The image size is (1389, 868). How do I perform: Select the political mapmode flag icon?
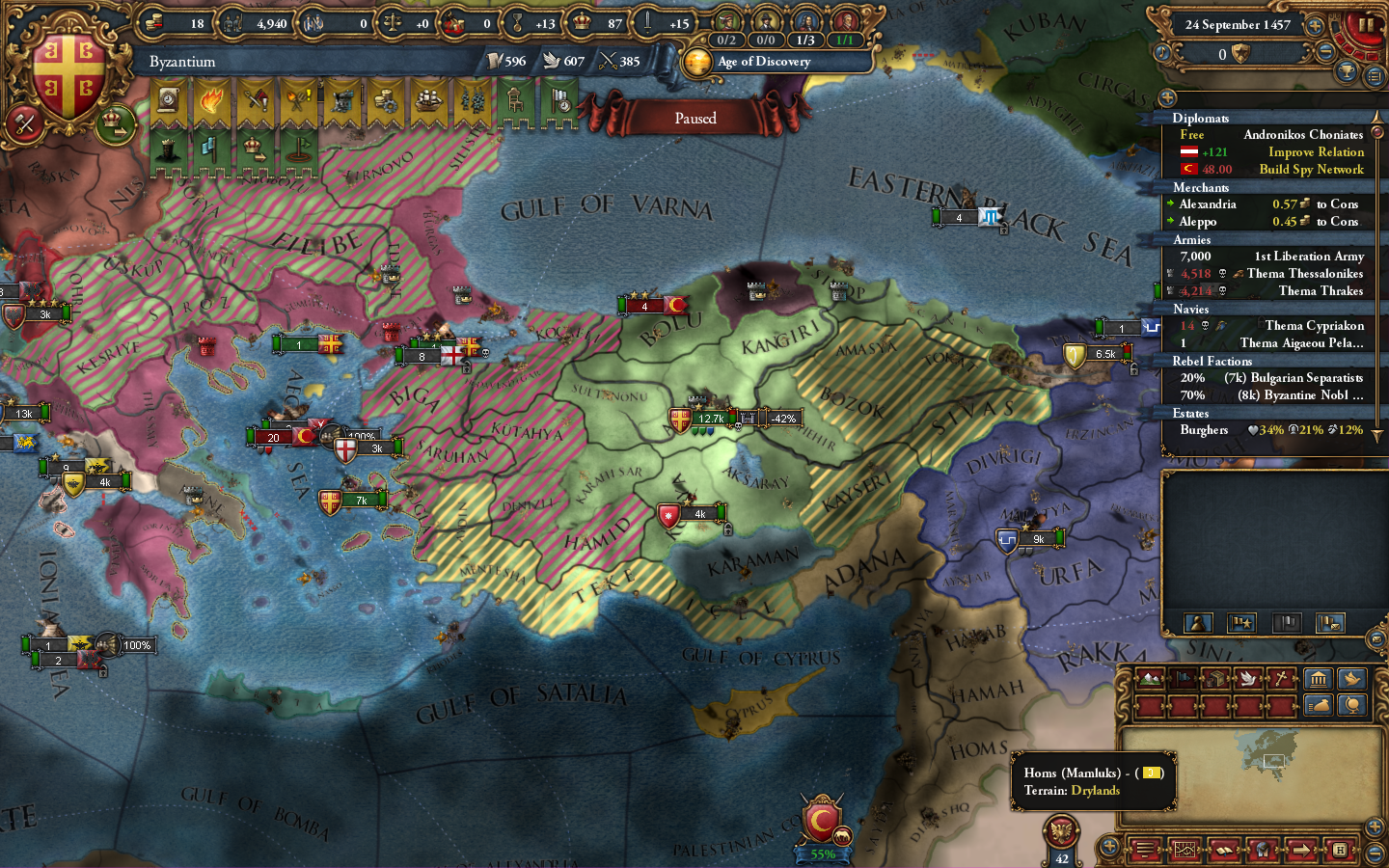1182,679
